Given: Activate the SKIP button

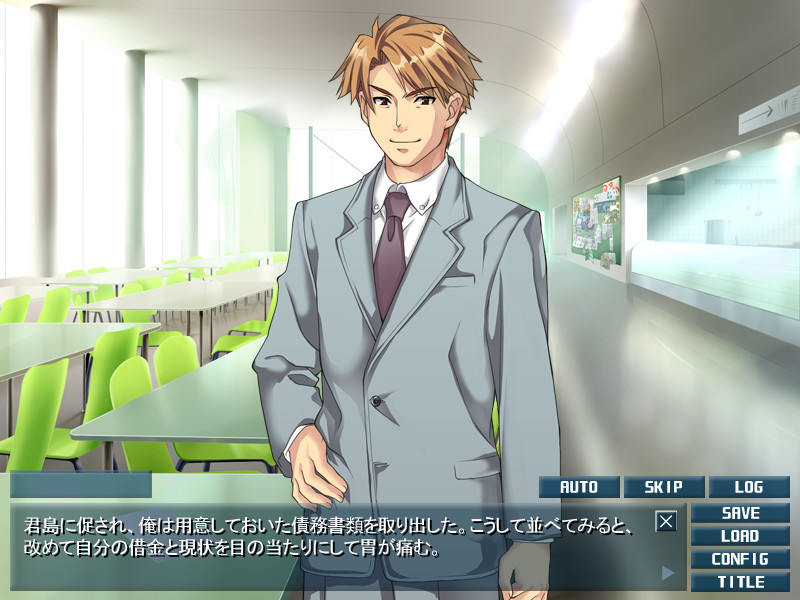Looking at the screenshot, I should 663,487.
